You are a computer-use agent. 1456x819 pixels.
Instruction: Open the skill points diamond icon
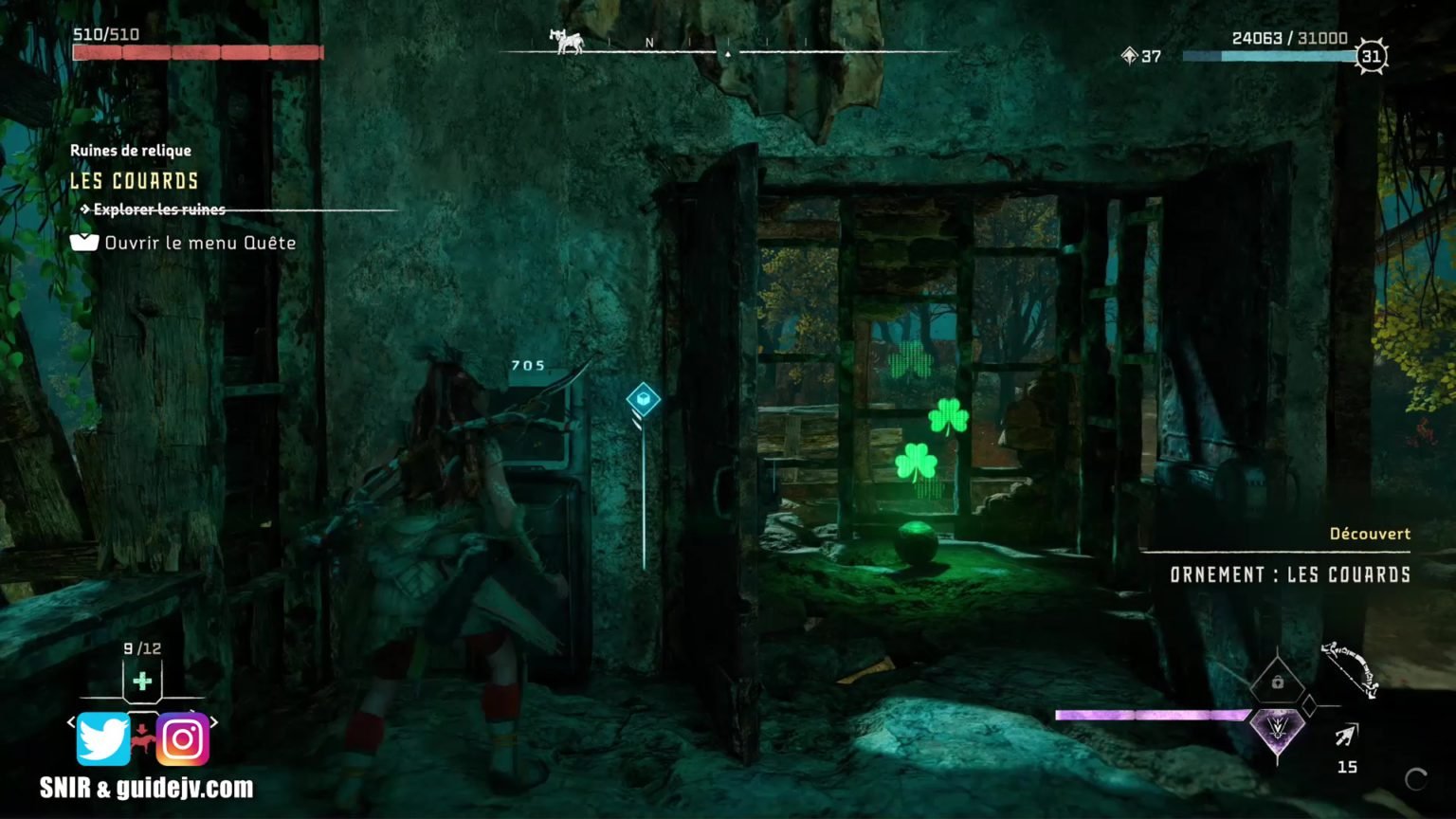pyautogui.click(x=1128, y=56)
